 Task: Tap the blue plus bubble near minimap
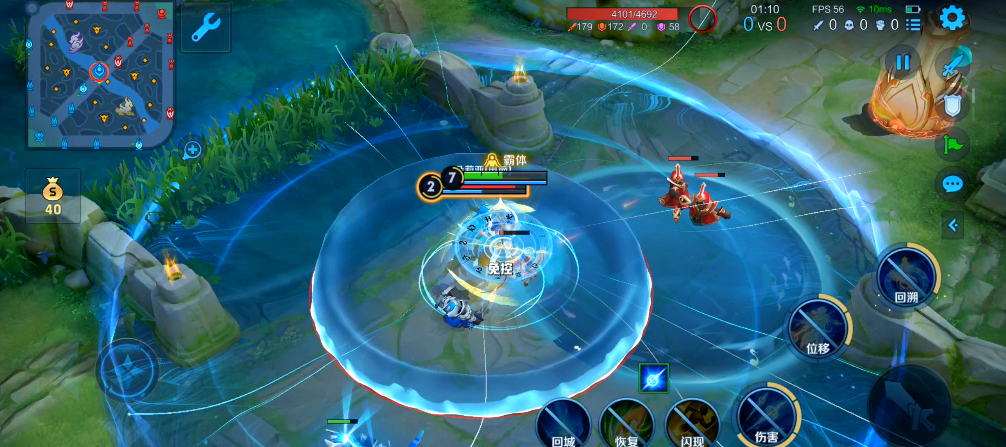(192, 150)
